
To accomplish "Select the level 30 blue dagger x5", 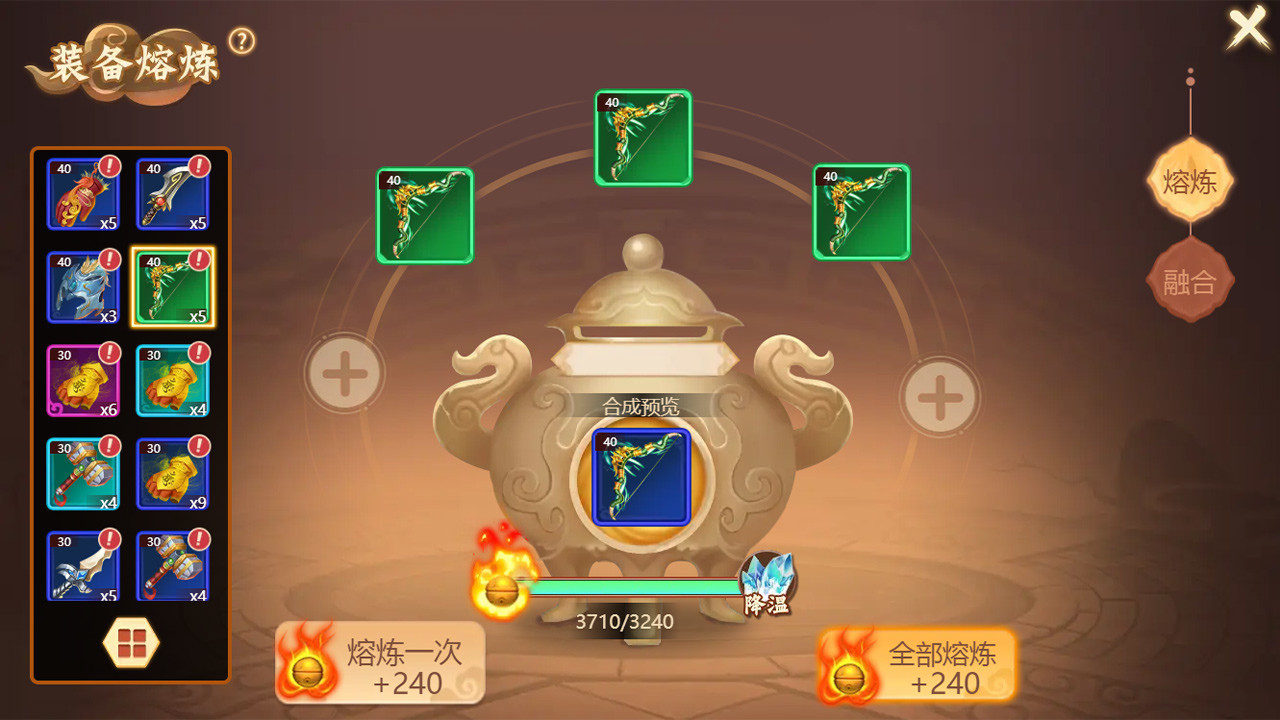I will (83, 565).
